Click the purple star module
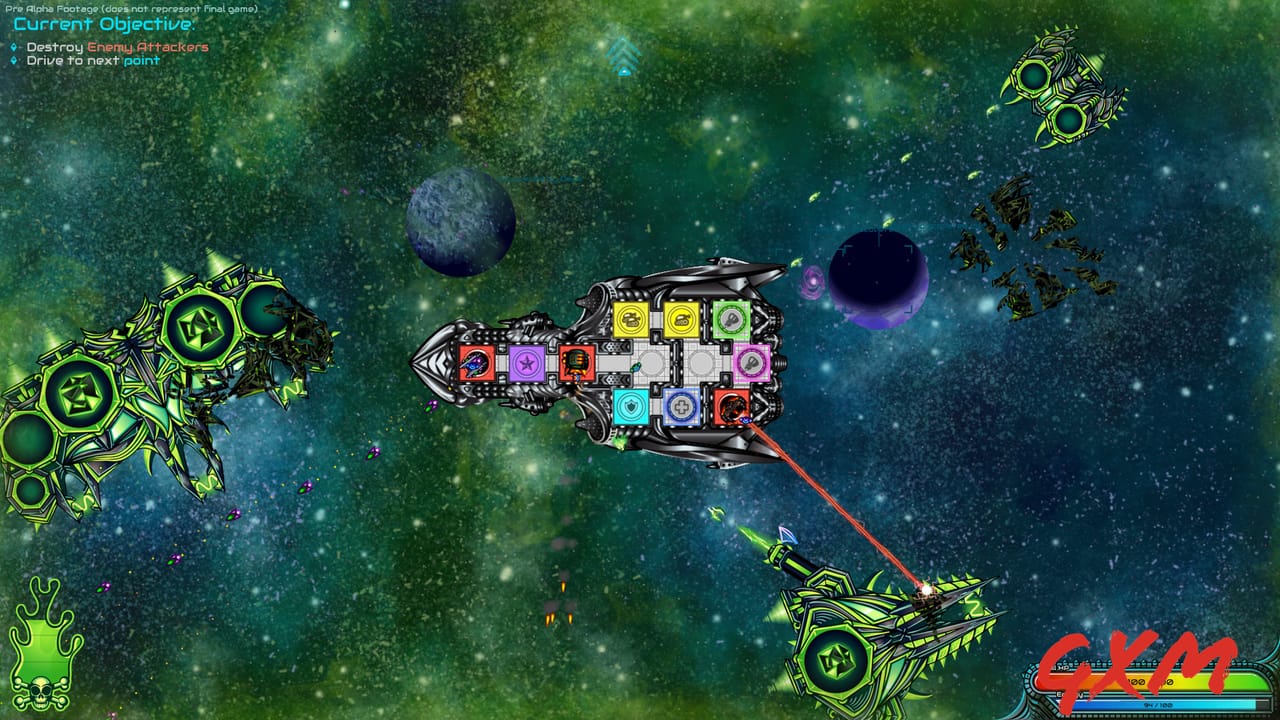The width and height of the screenshot is (1280, 720). point(529,364)
